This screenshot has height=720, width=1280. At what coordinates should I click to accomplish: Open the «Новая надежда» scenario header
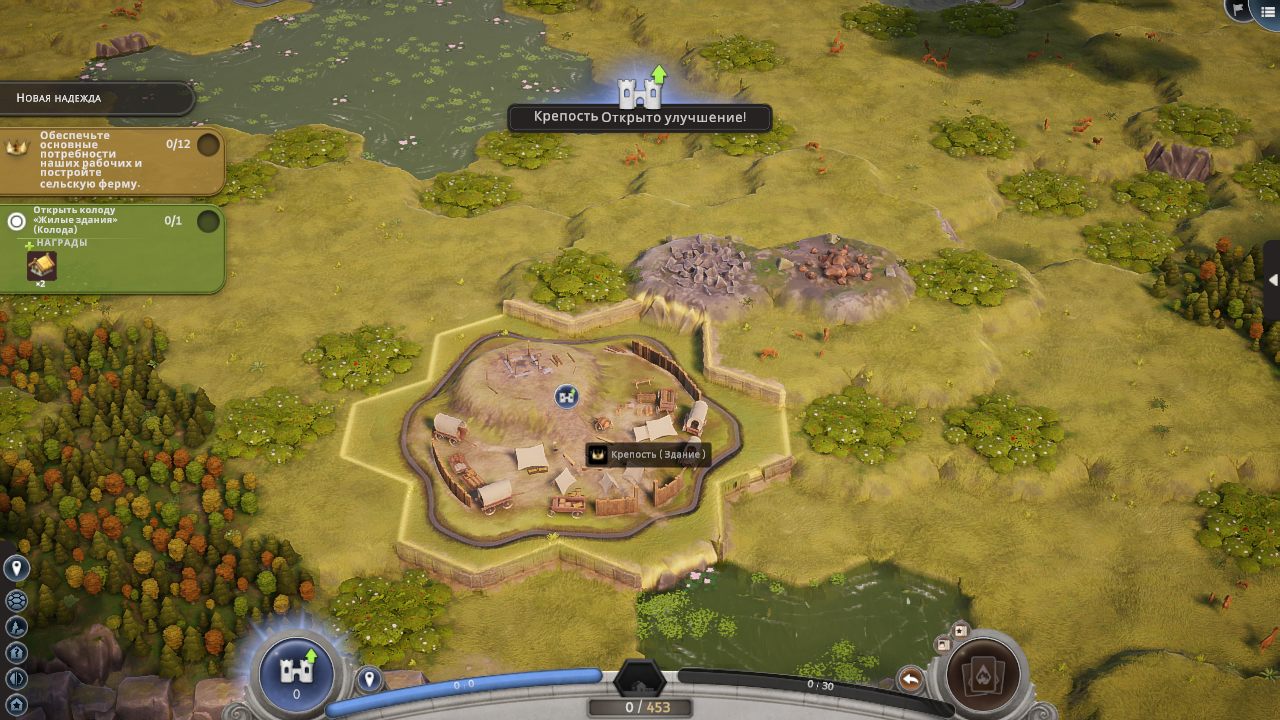click(x=97, y=98)
